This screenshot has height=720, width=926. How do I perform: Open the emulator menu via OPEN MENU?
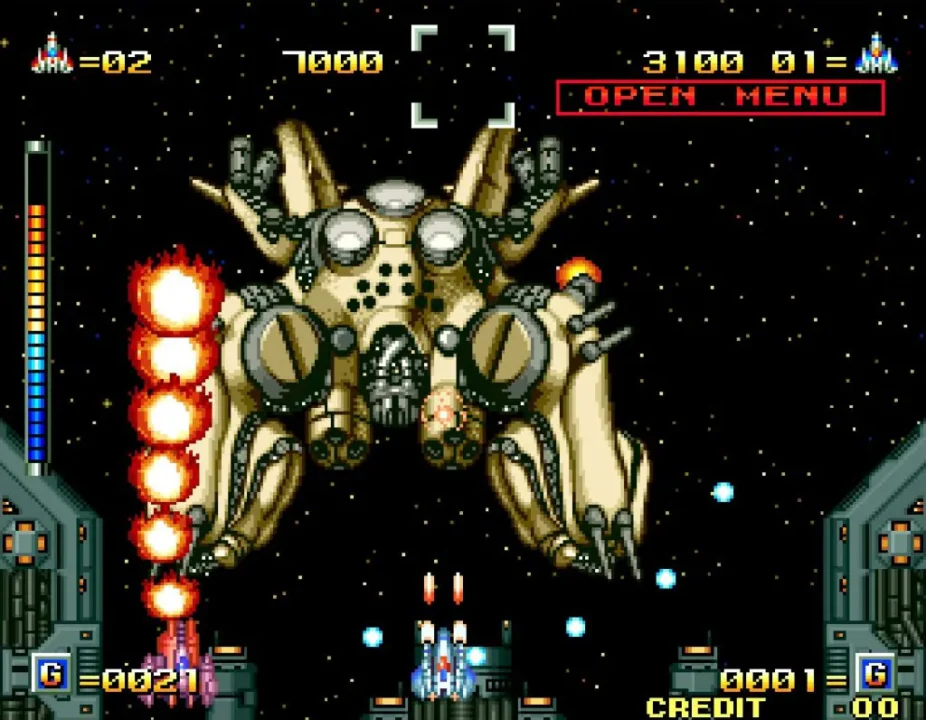719,97
